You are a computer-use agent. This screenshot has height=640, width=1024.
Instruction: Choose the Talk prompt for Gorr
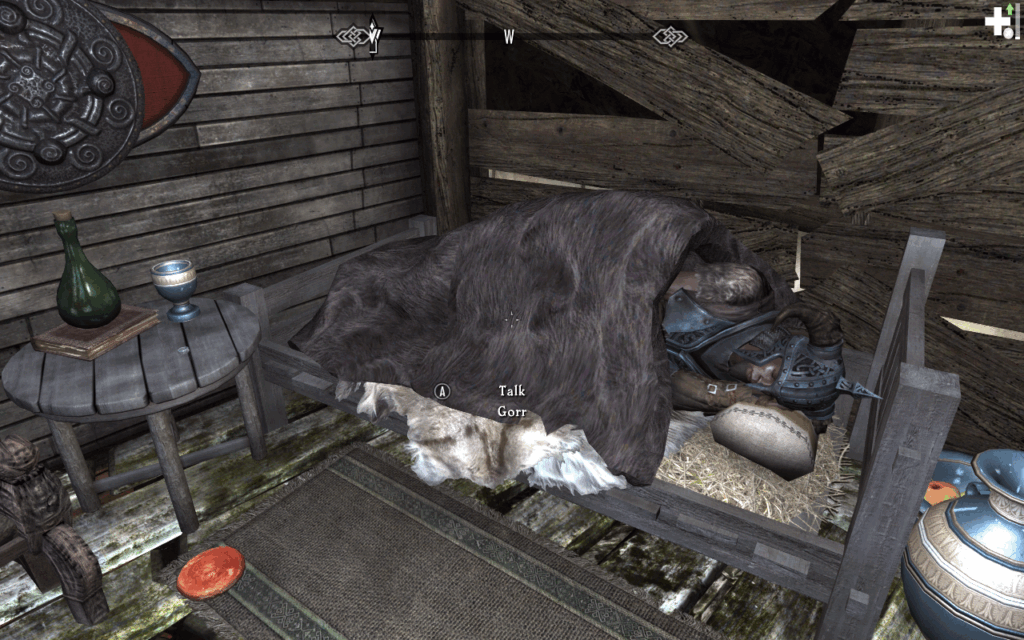[511, 391]
